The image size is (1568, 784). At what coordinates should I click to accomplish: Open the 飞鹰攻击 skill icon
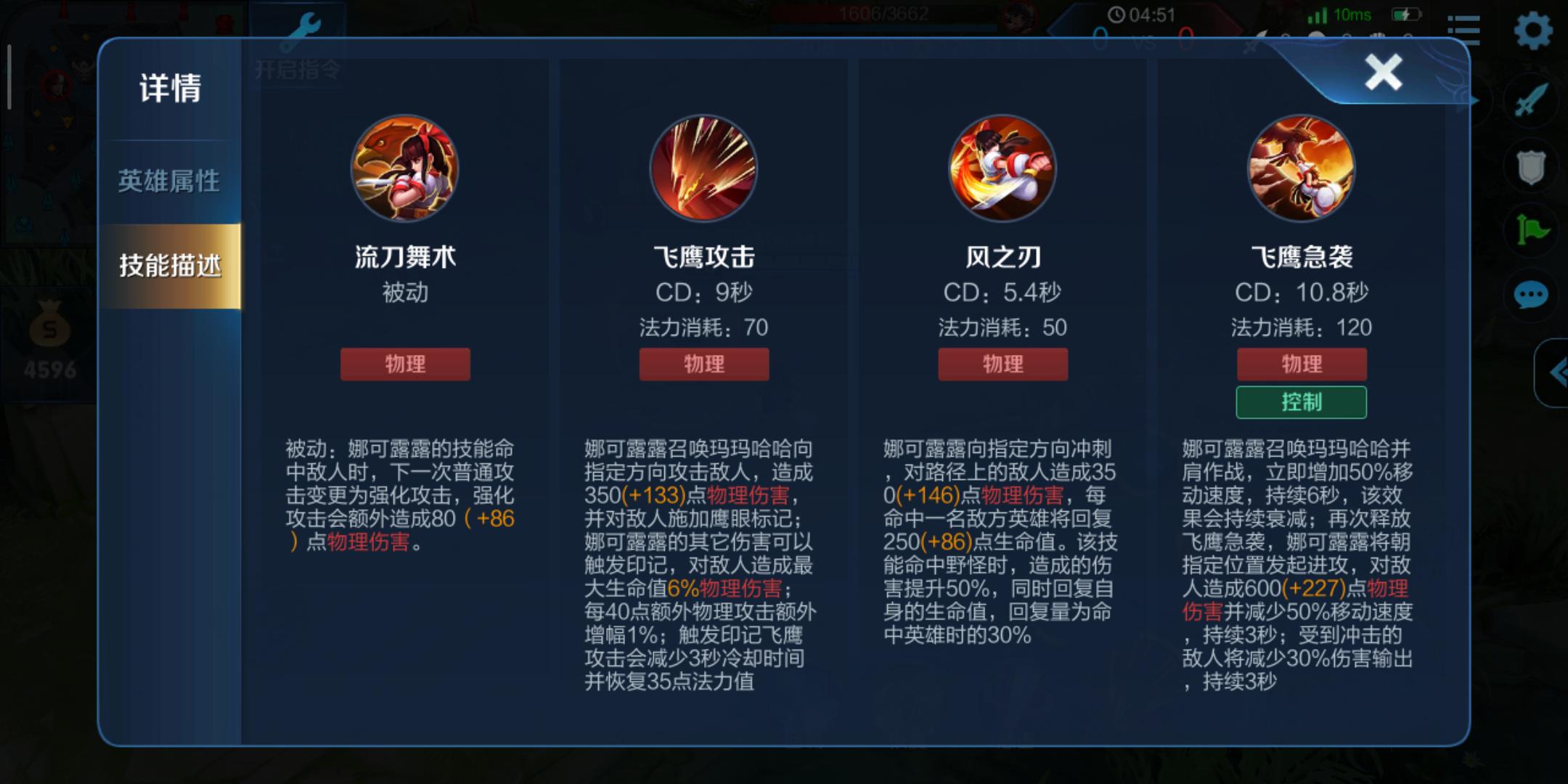pyautogui.click(x=703, y=168)
